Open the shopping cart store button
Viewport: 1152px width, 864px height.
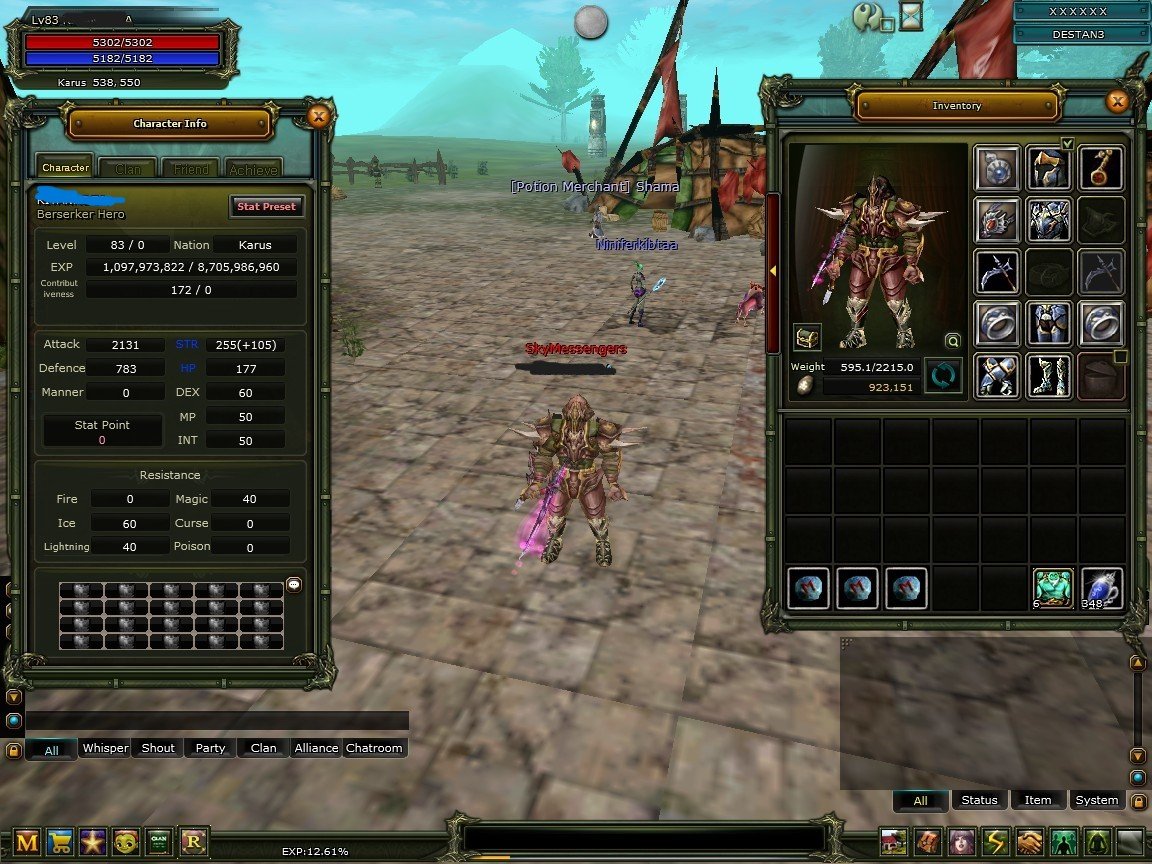(60, 842)
